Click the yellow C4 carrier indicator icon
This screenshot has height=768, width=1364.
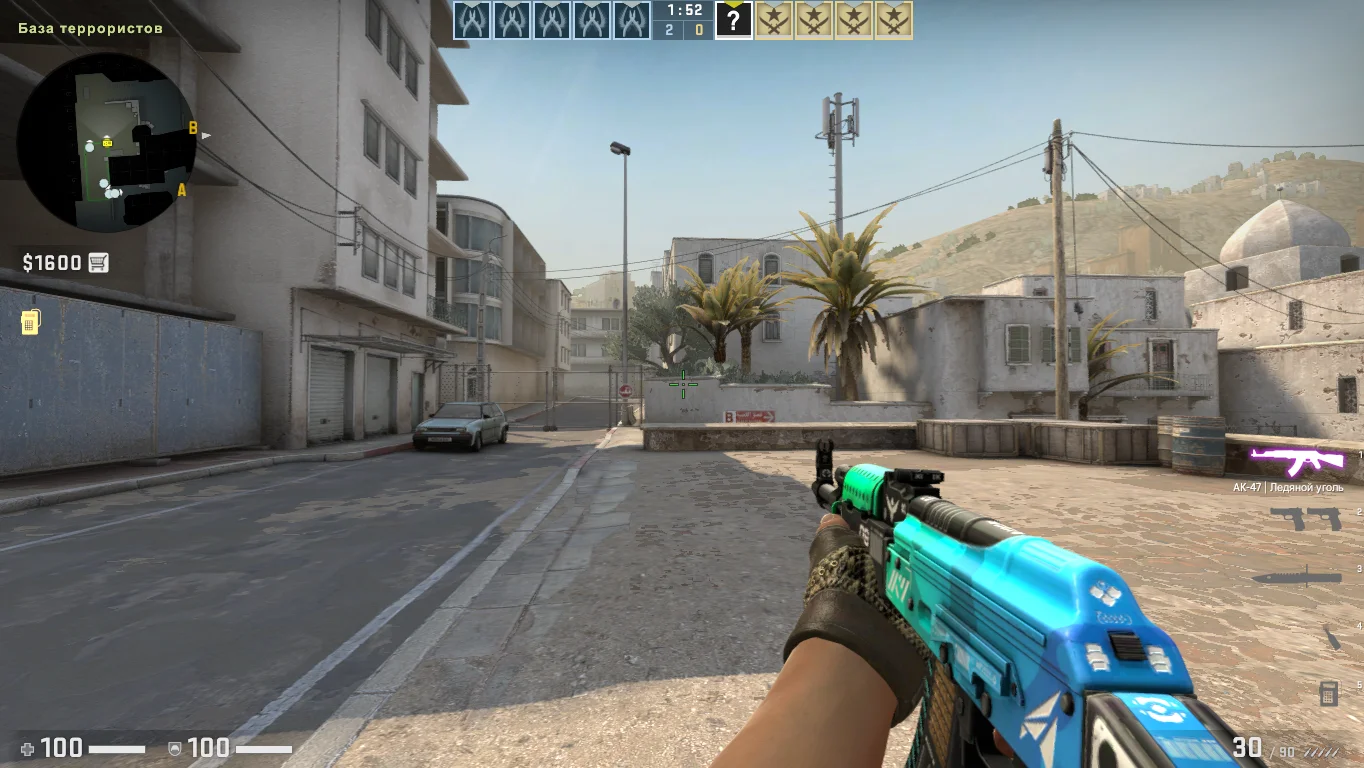30,322
